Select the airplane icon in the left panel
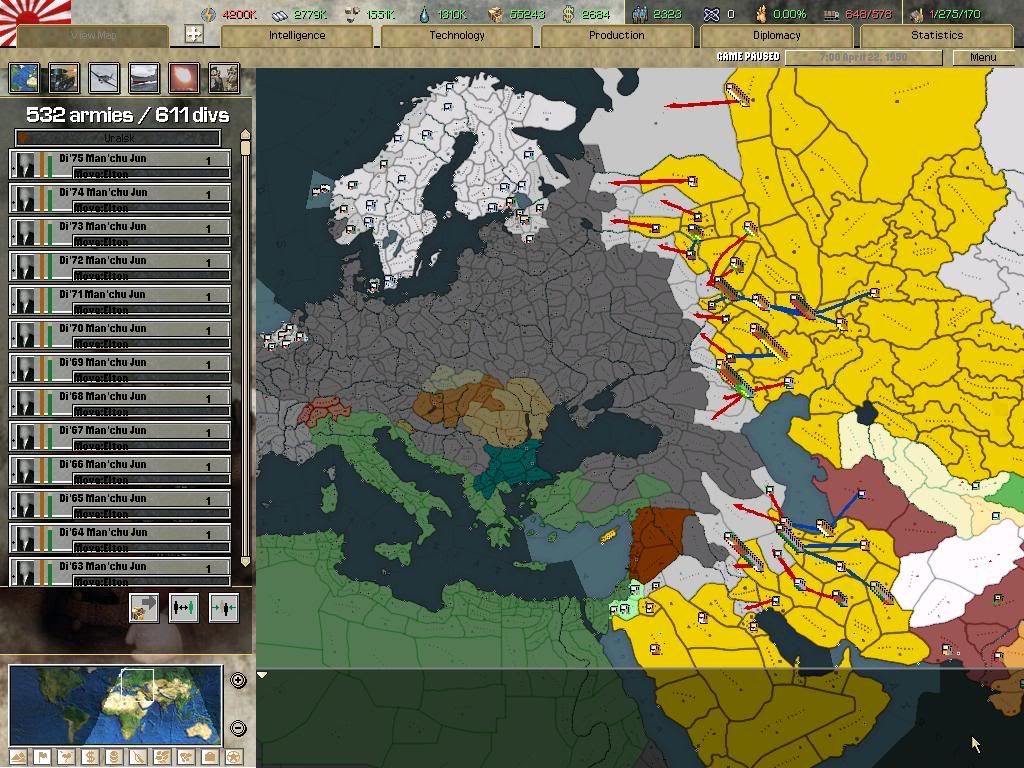Screen dimensions: 1024x768 [104, 77]
